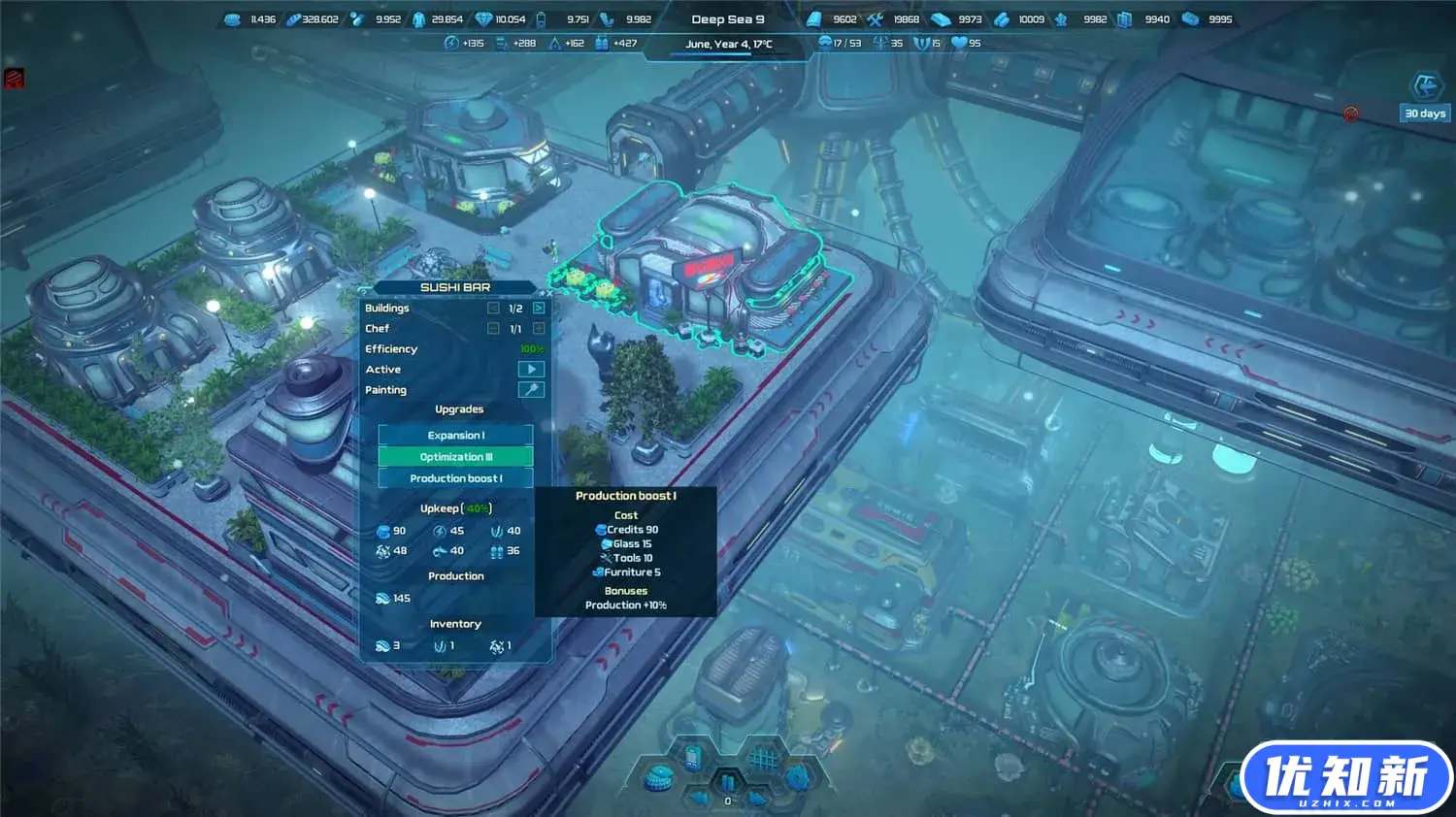The width and height of the screenshot is (1456, 817).
Task: Toggle the grid overlay icon
Action: (763, 757)
